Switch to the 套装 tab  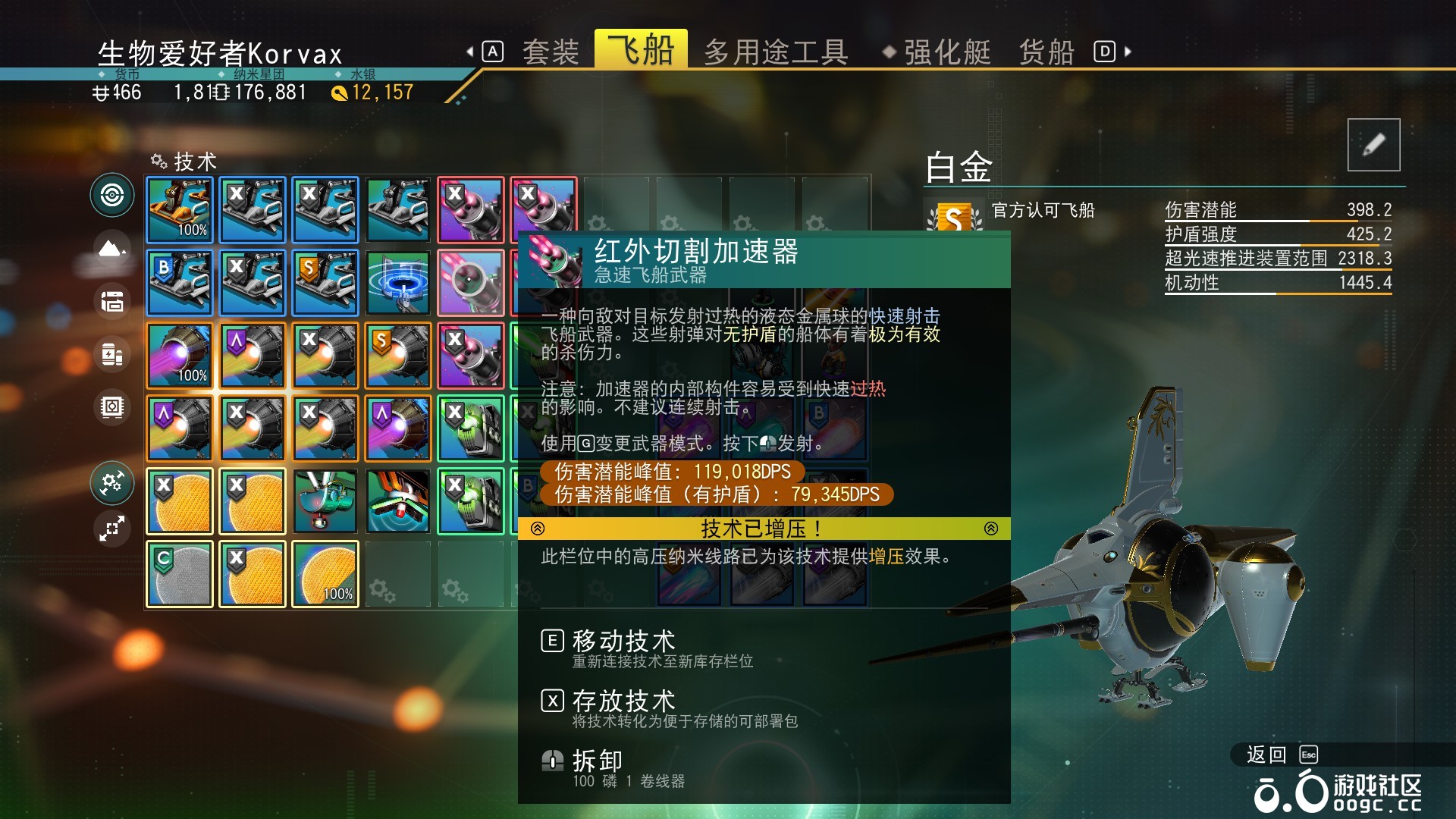click(x=551, y=50)
